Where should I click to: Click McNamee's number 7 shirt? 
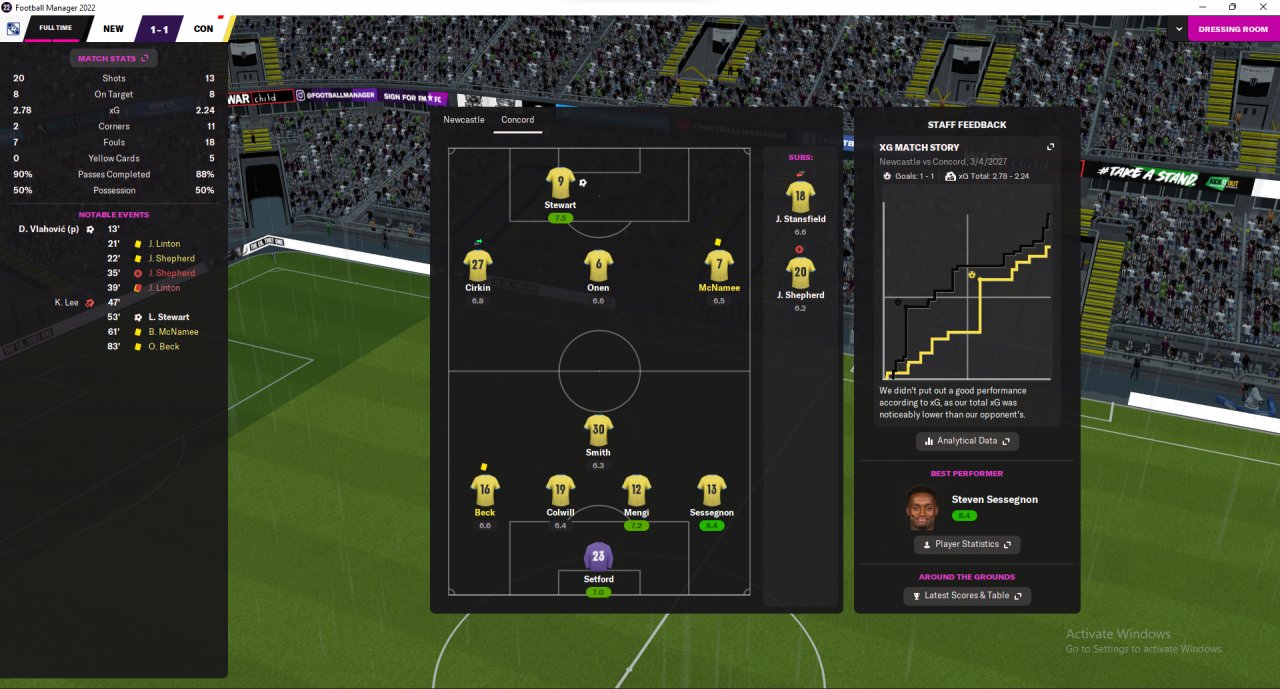(719, 266)
